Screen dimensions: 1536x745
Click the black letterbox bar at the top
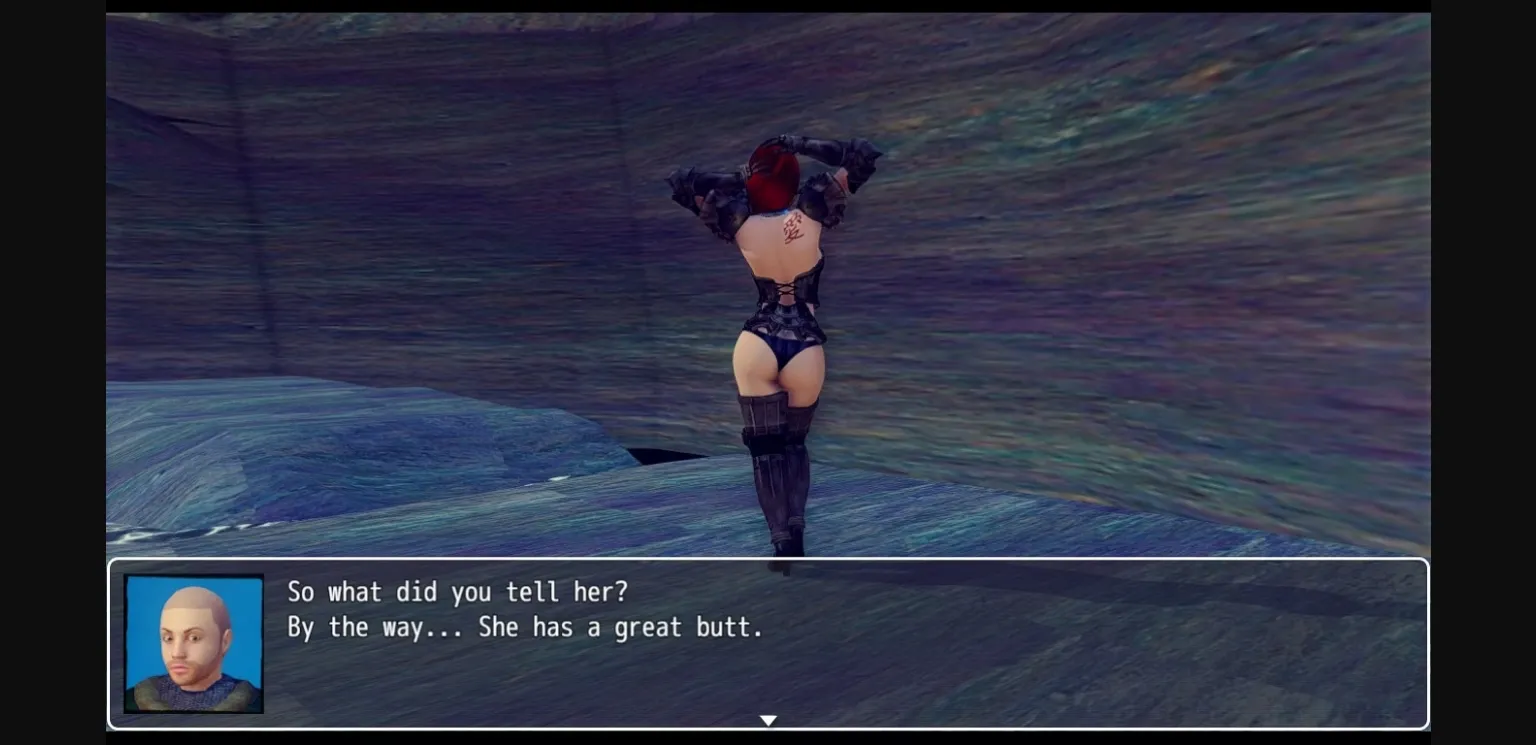tap(768, 5)
